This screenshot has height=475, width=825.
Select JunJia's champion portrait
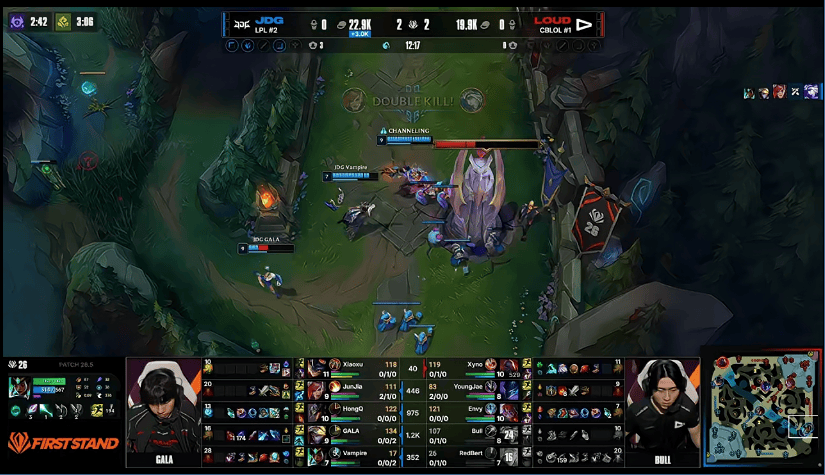[x=317, y=386]
